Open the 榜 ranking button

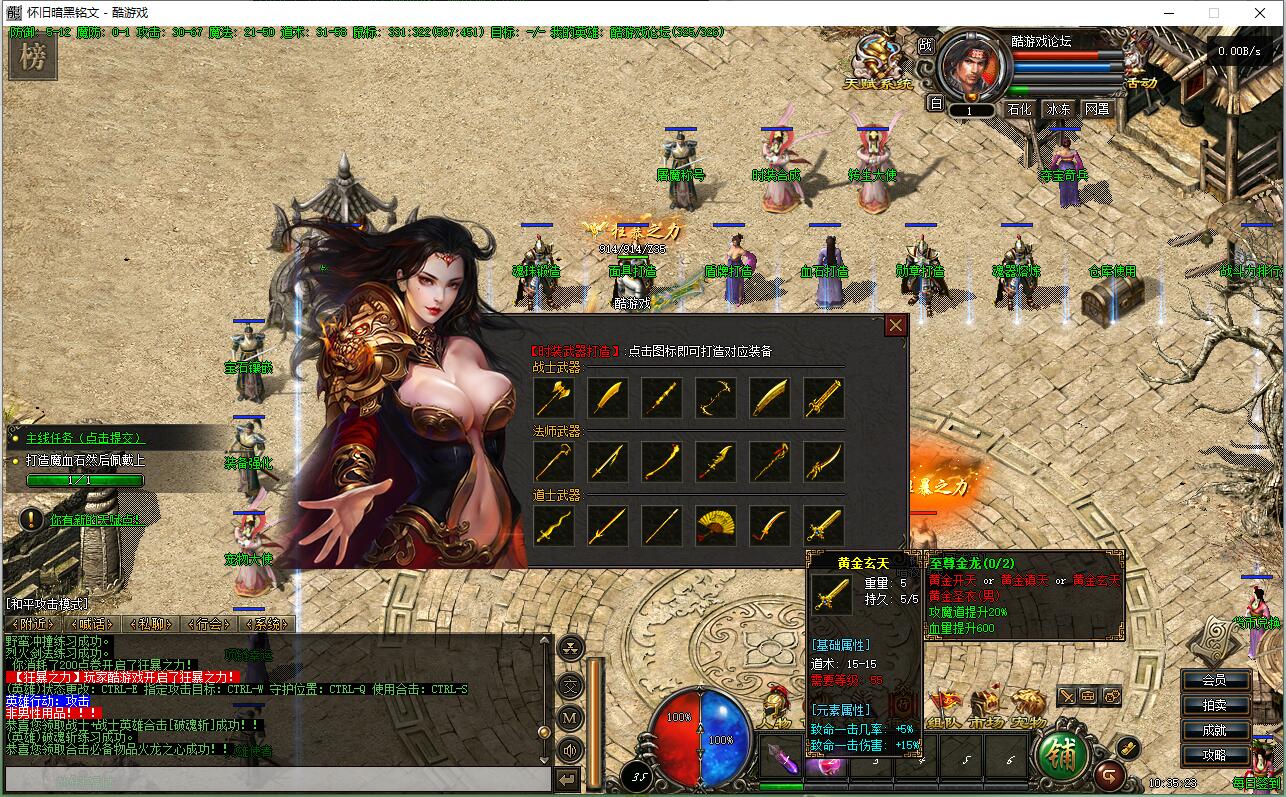click(32, 58)
